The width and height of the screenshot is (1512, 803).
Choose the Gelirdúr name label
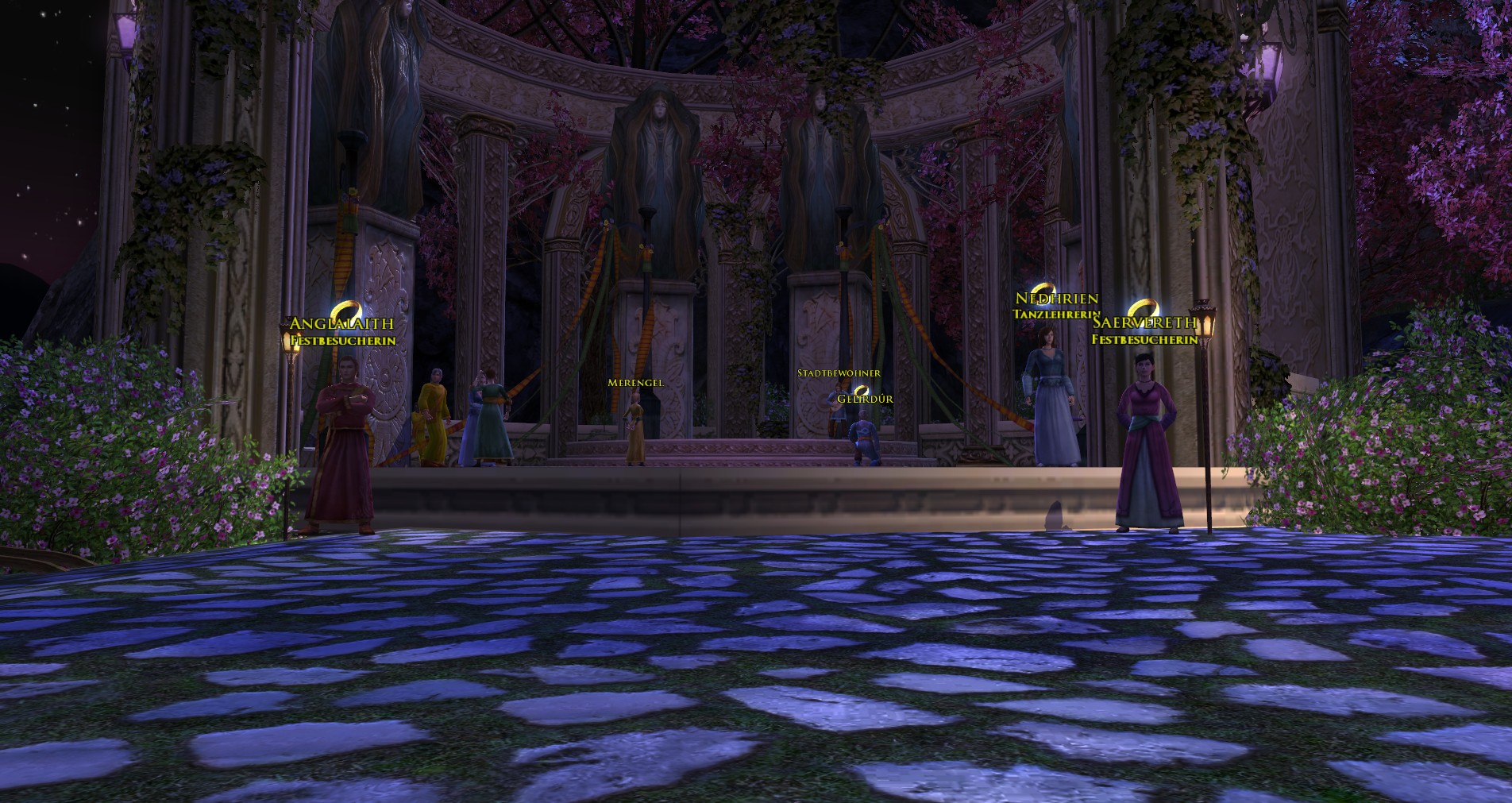(x=865, y=399)
